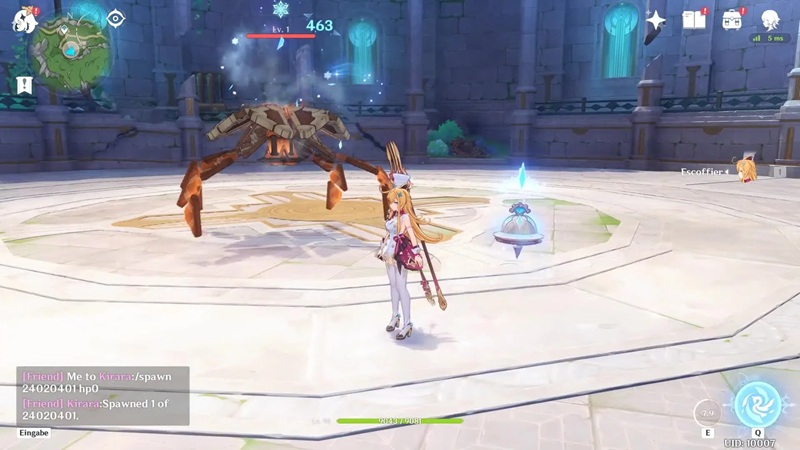Image resolution: width=800 pixels, height=450 pixels.
Task: Click the Eingabe chat input button
Action: coord(34,433)
